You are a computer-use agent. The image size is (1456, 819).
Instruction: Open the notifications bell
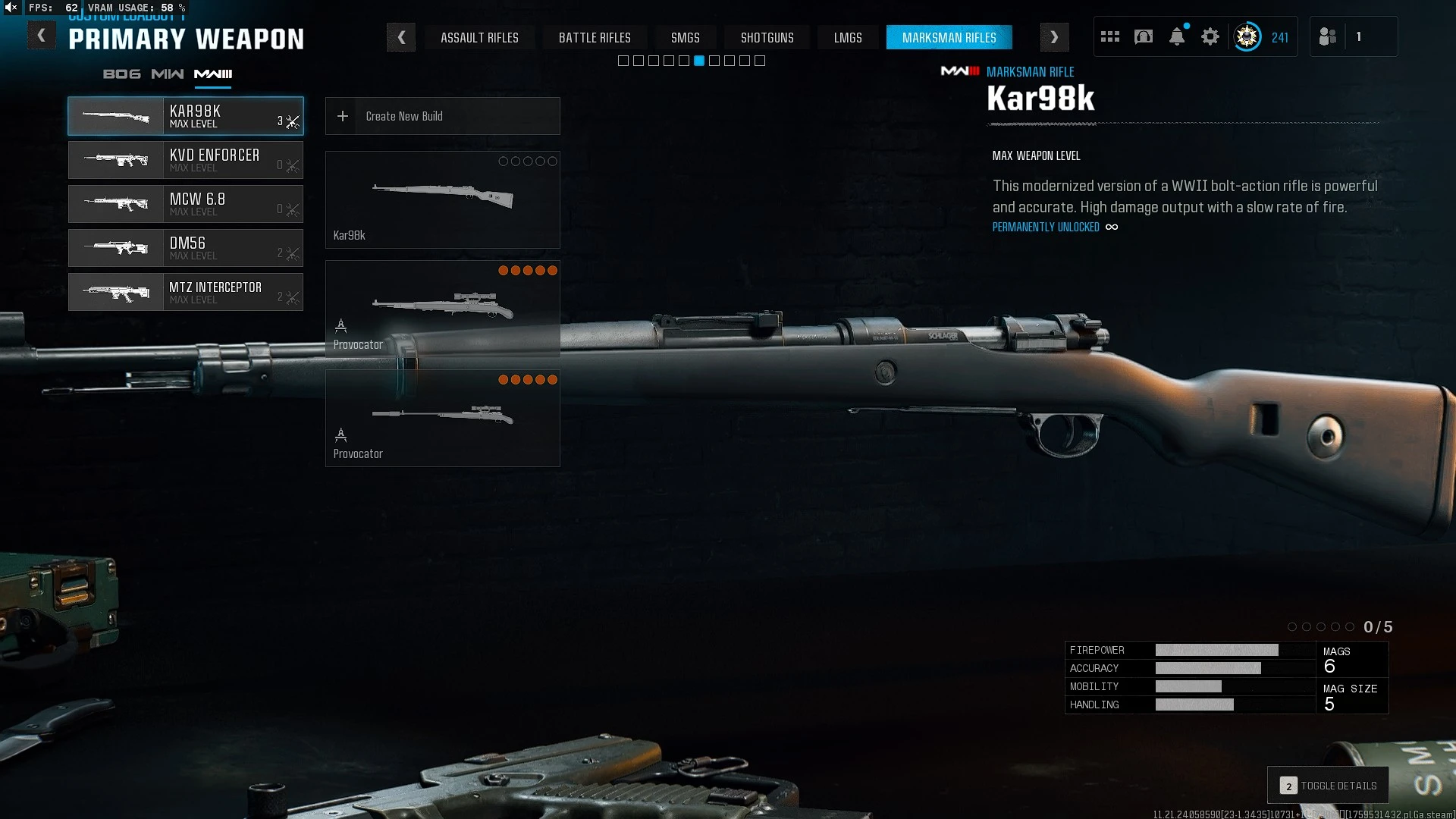[x=1177, y=36]
